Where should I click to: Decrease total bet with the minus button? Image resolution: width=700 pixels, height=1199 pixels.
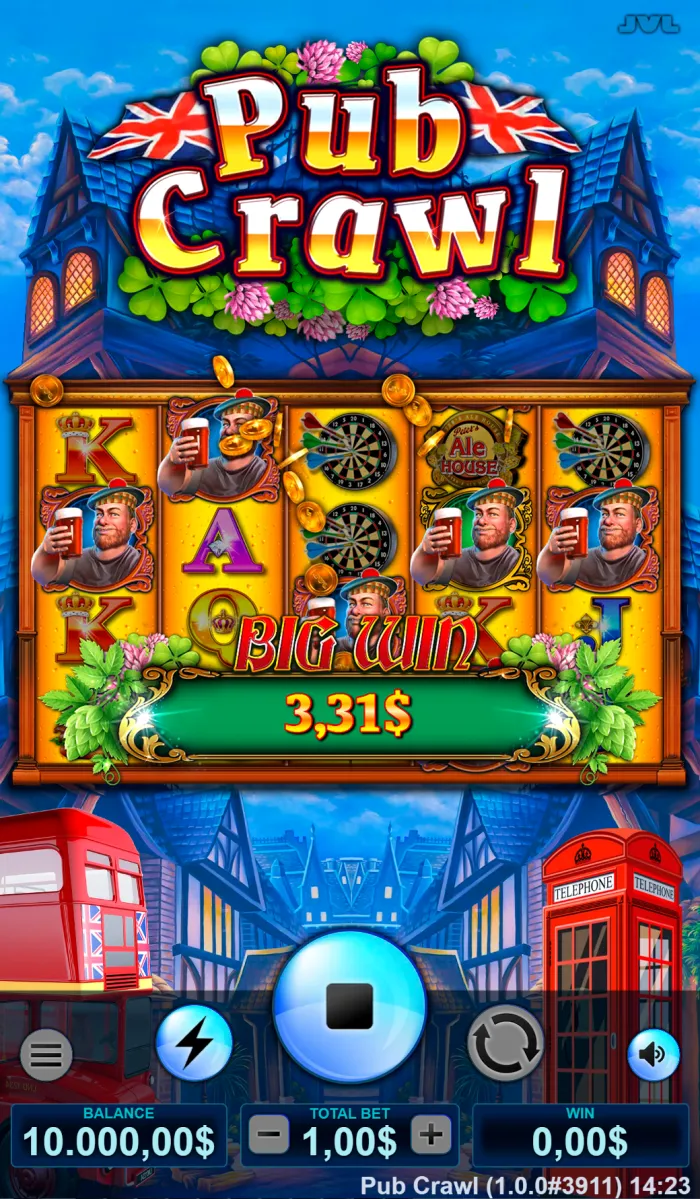point(268,1135)
